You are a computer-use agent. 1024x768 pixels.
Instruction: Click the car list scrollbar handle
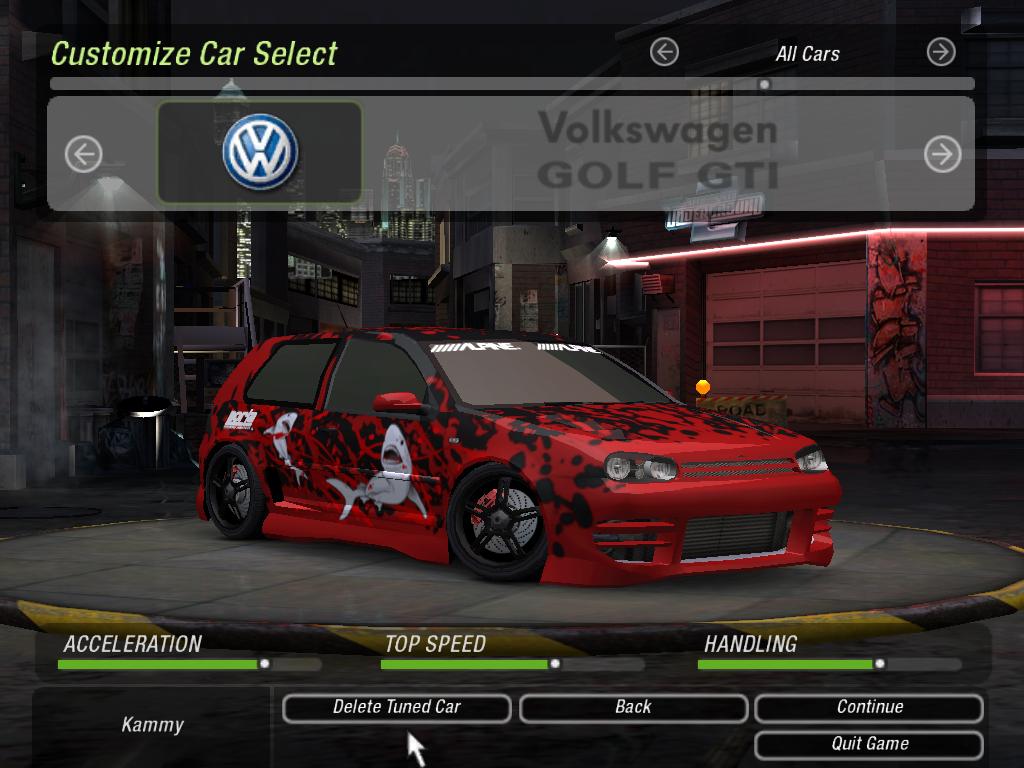[x=765, y=84]
